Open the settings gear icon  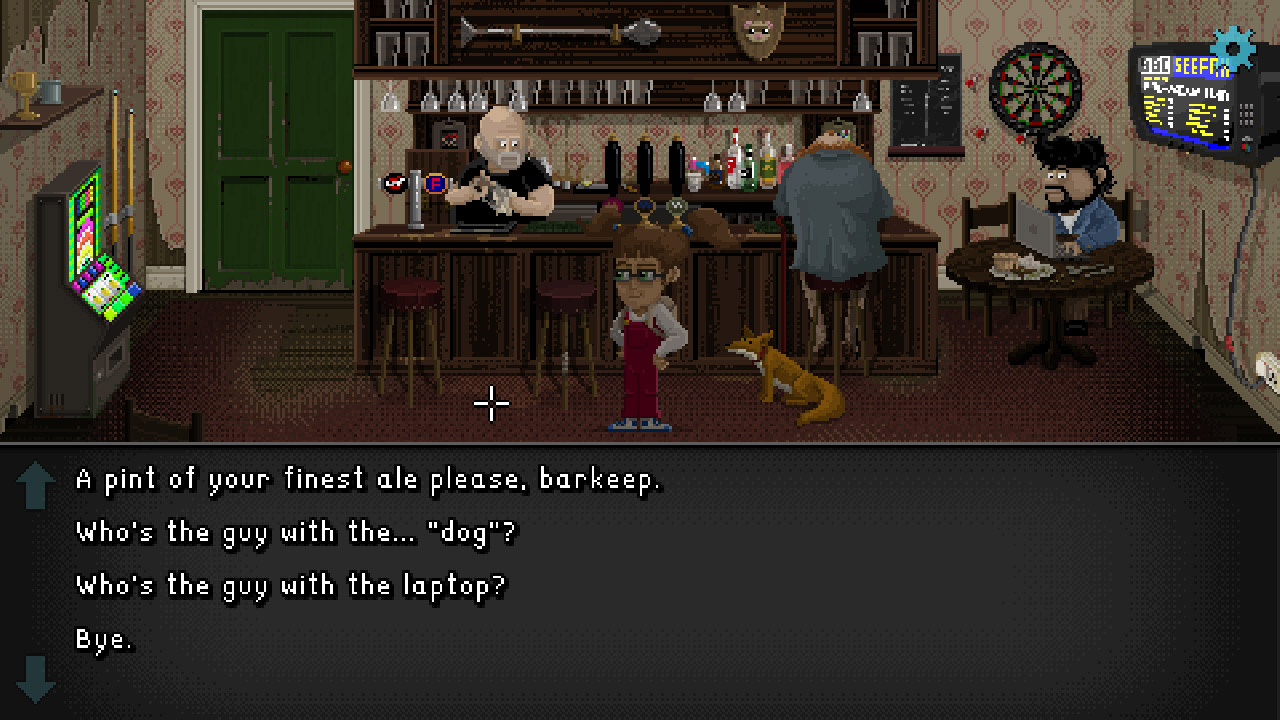click(1232, 47)
